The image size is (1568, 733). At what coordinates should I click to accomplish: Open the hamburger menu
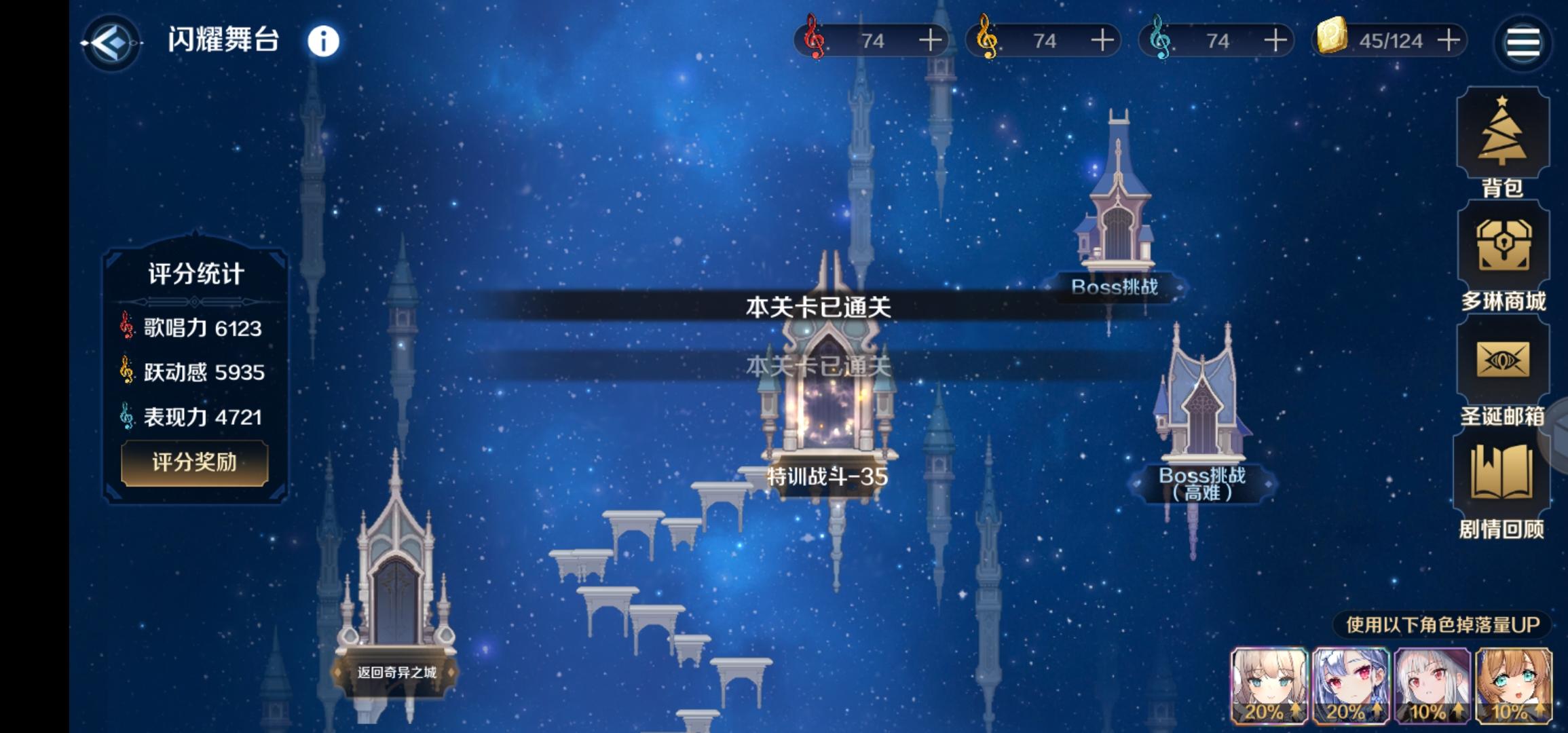1523,43
